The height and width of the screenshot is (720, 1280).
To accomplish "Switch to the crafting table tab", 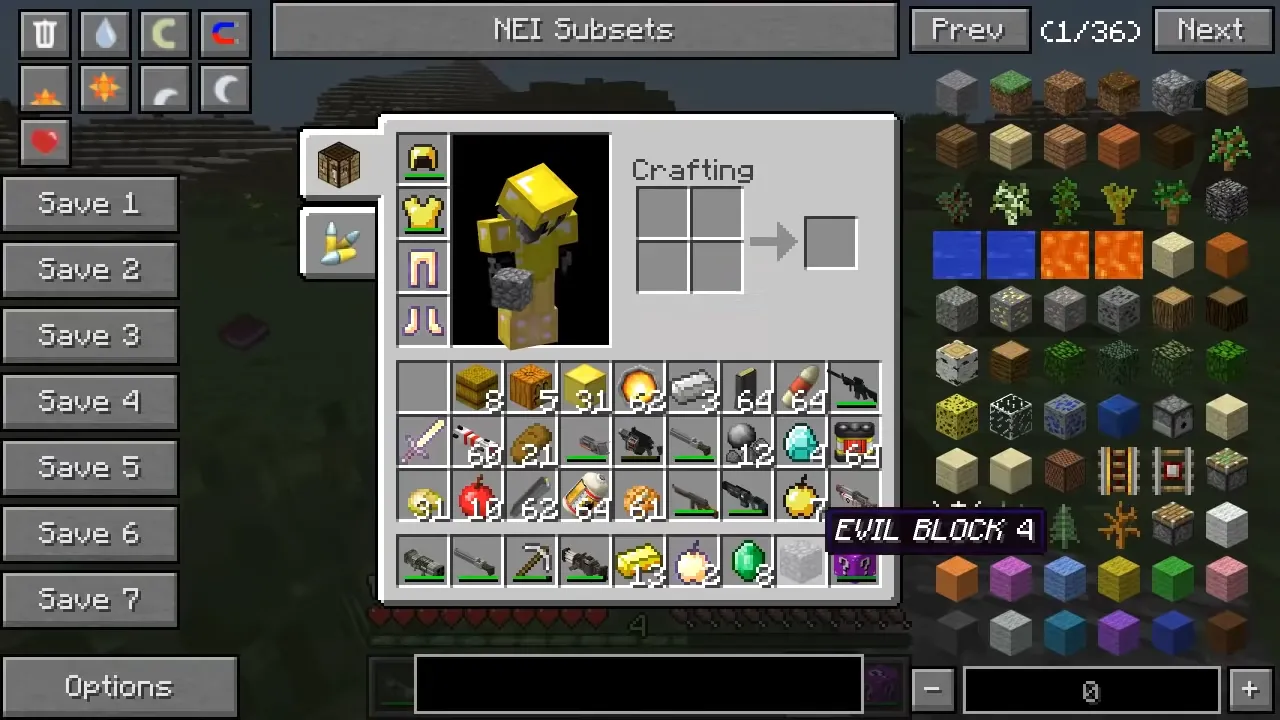I will pos(338,165).
